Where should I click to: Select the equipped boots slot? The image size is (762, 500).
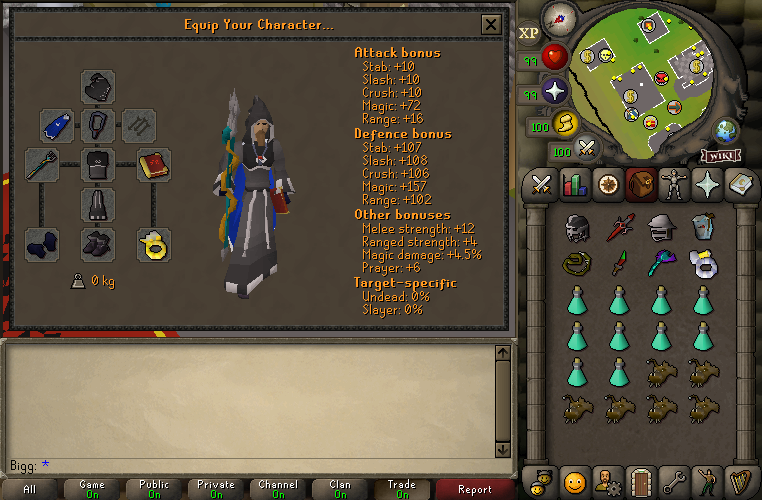pos(97,244)
